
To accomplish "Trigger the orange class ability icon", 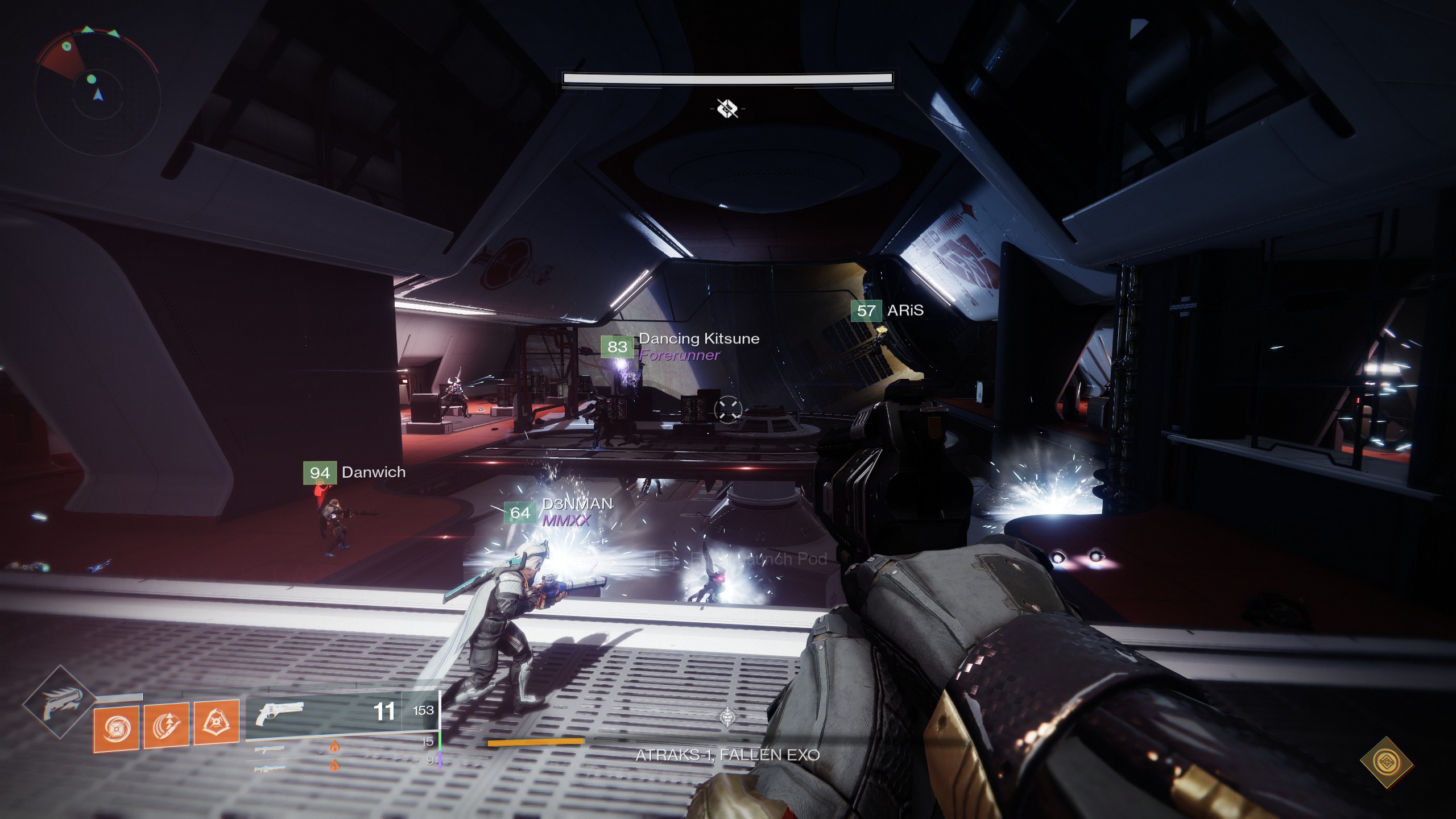I will pyautogui.click(x=216, y=722).
